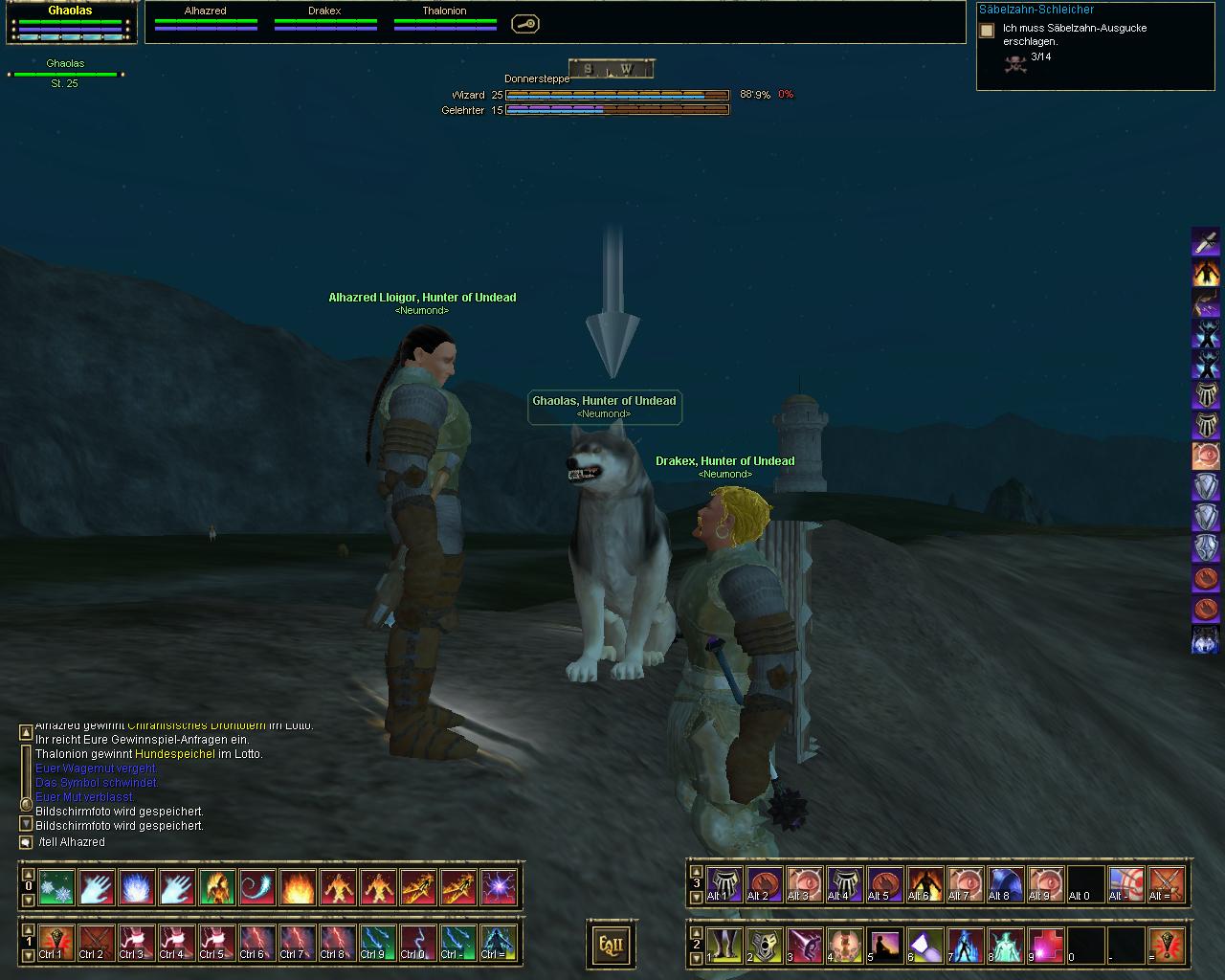Click the chat input field
This screenshot has width=1225, height=980.
coord(268,842)
